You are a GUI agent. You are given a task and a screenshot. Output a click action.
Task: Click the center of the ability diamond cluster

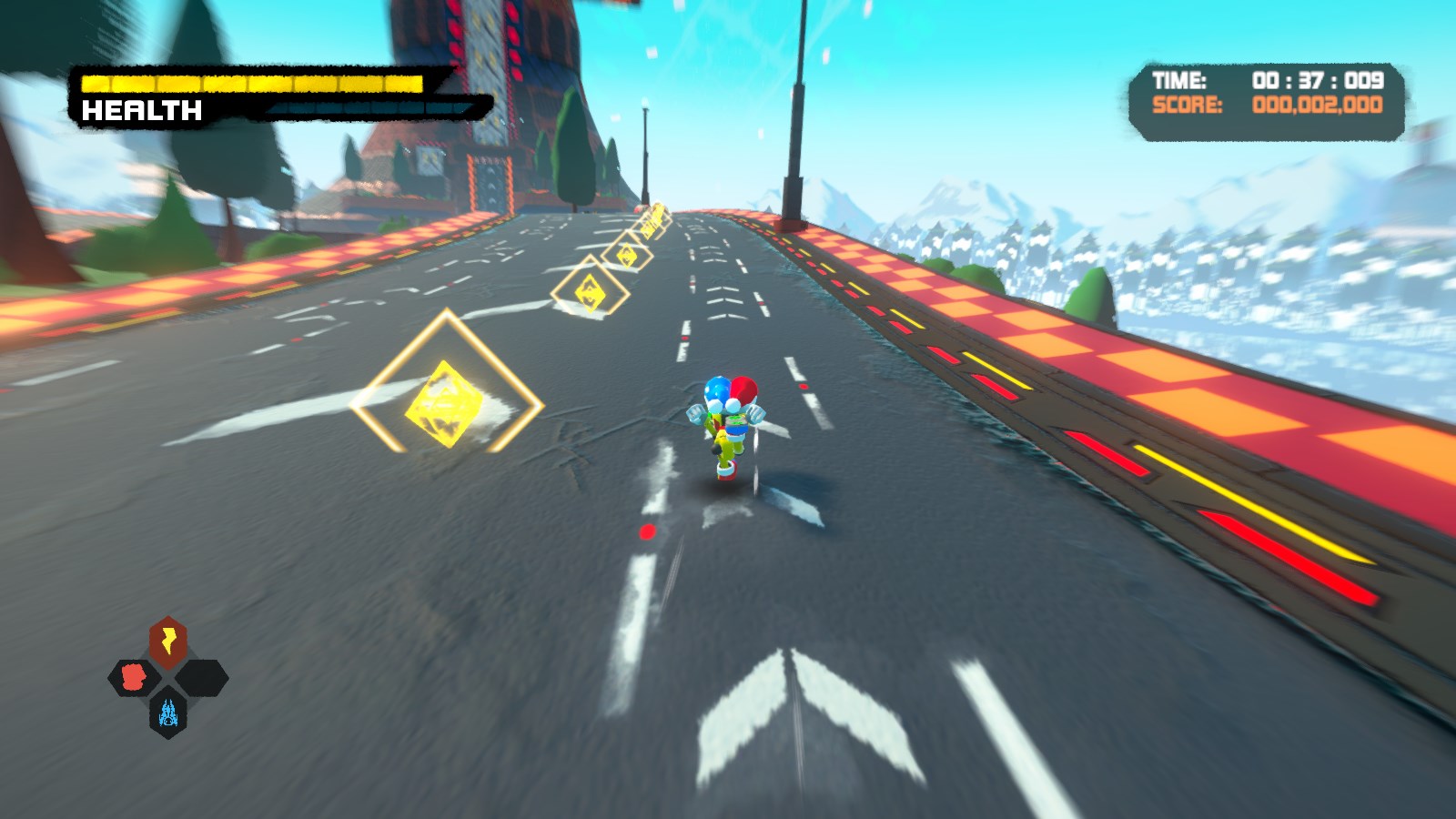pyautogui.click(x=167, y=677)
